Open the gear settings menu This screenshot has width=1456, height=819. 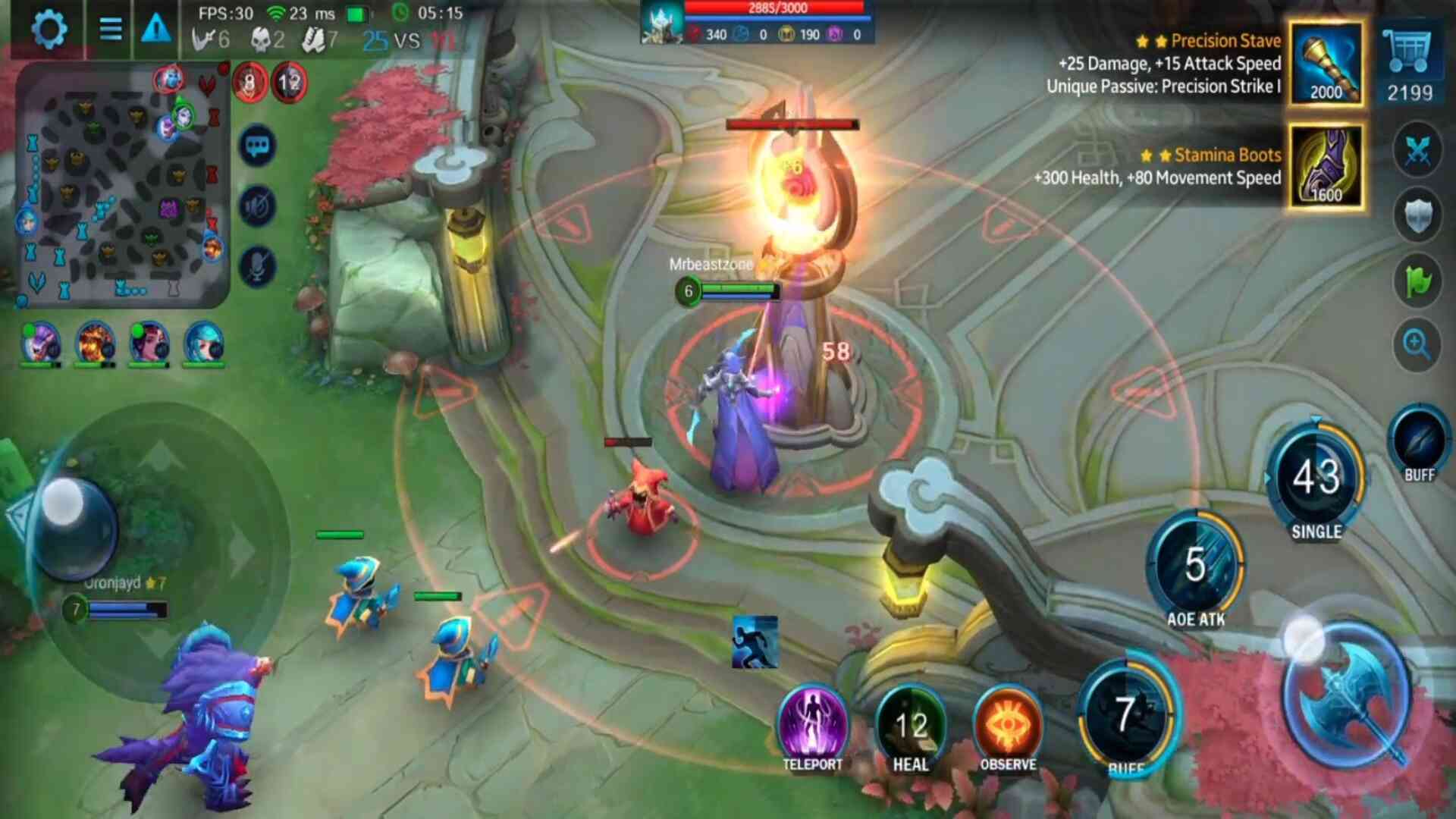click(x=49, y=30)
